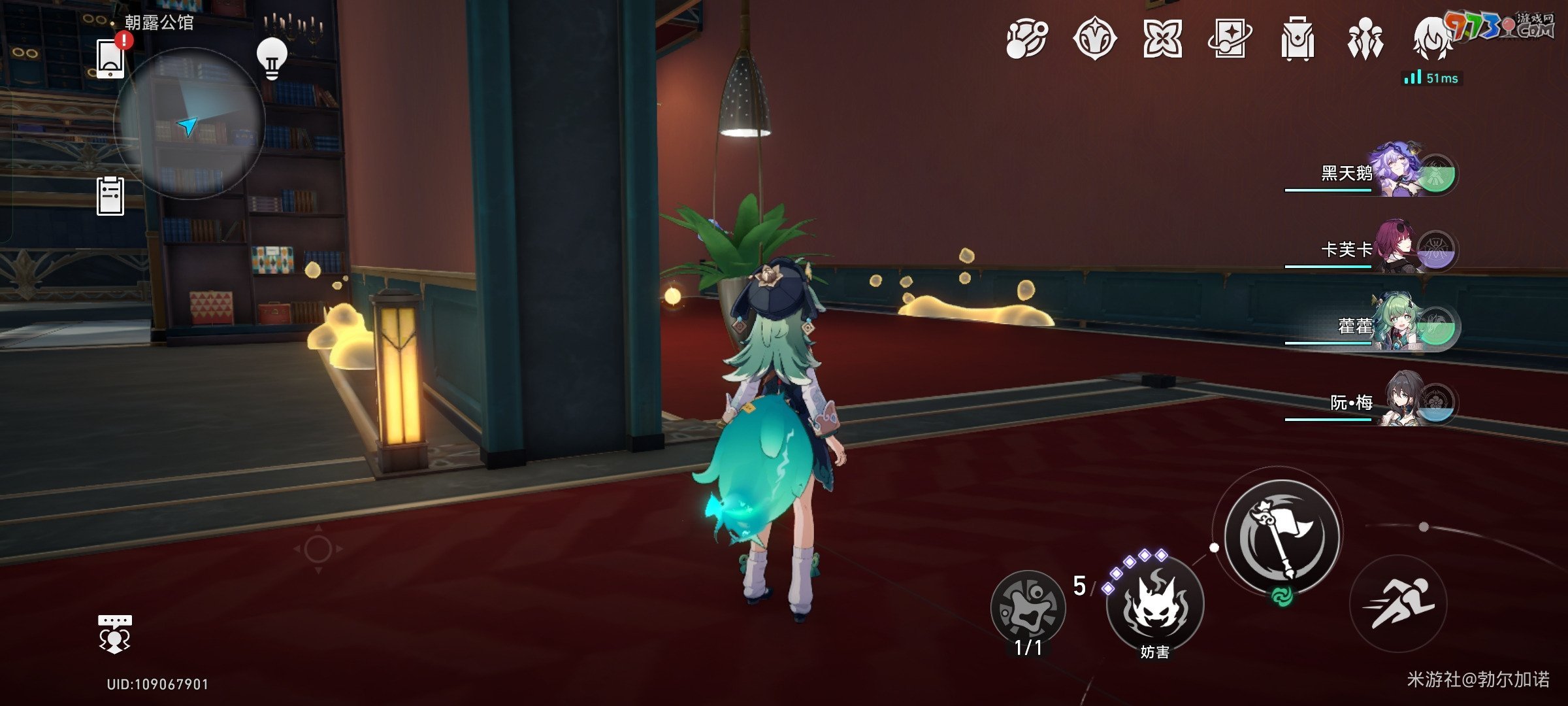Open the warp star card icon
The width and height of the screenshot is (1568, 706).
coord(1229,39)
